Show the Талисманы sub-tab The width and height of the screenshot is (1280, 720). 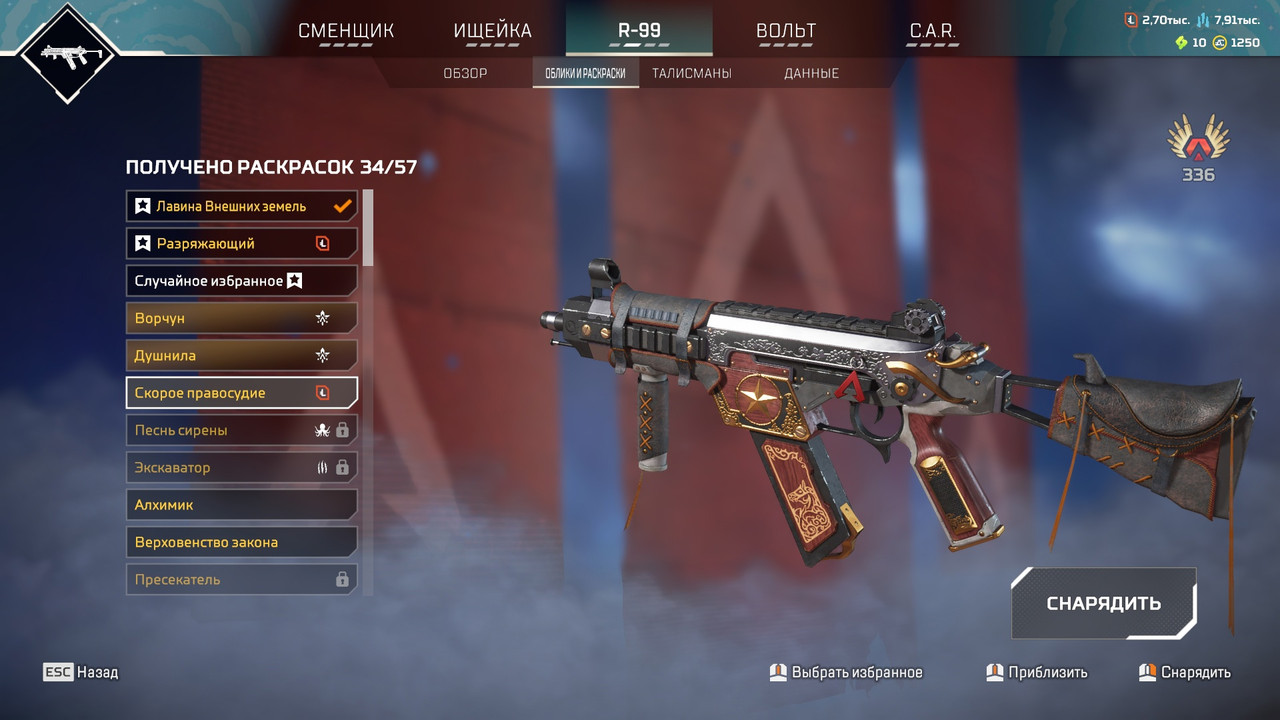tap(692, 73)
